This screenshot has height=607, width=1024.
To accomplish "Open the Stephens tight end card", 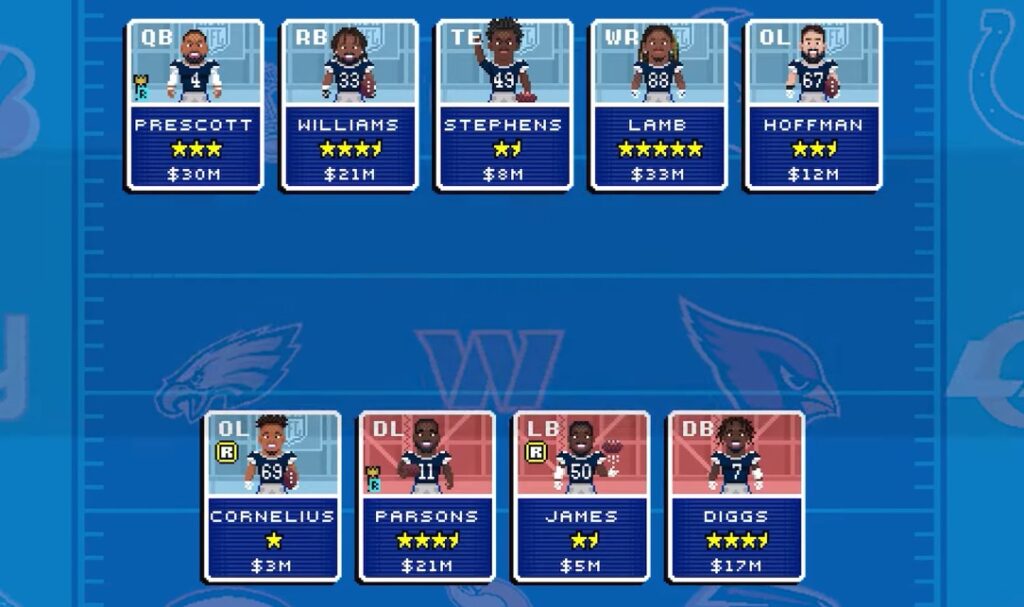I will [x=504, y=105].
